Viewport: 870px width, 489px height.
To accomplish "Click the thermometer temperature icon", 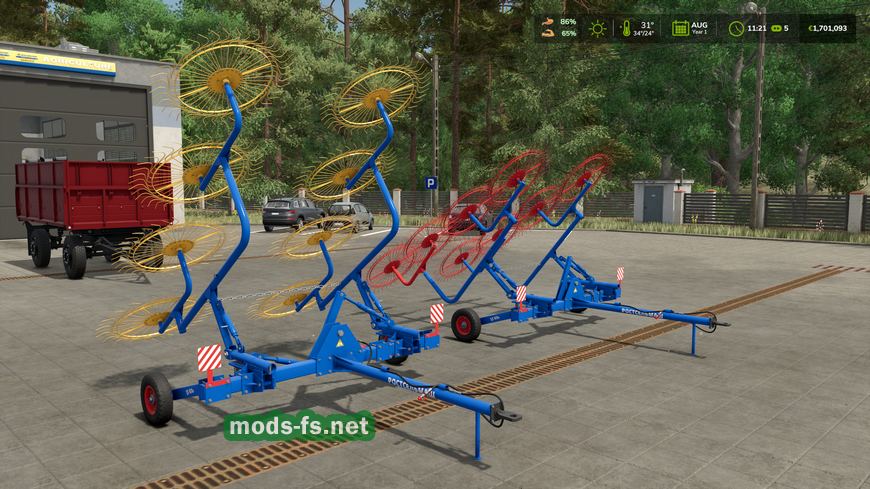I will (625, 28).
